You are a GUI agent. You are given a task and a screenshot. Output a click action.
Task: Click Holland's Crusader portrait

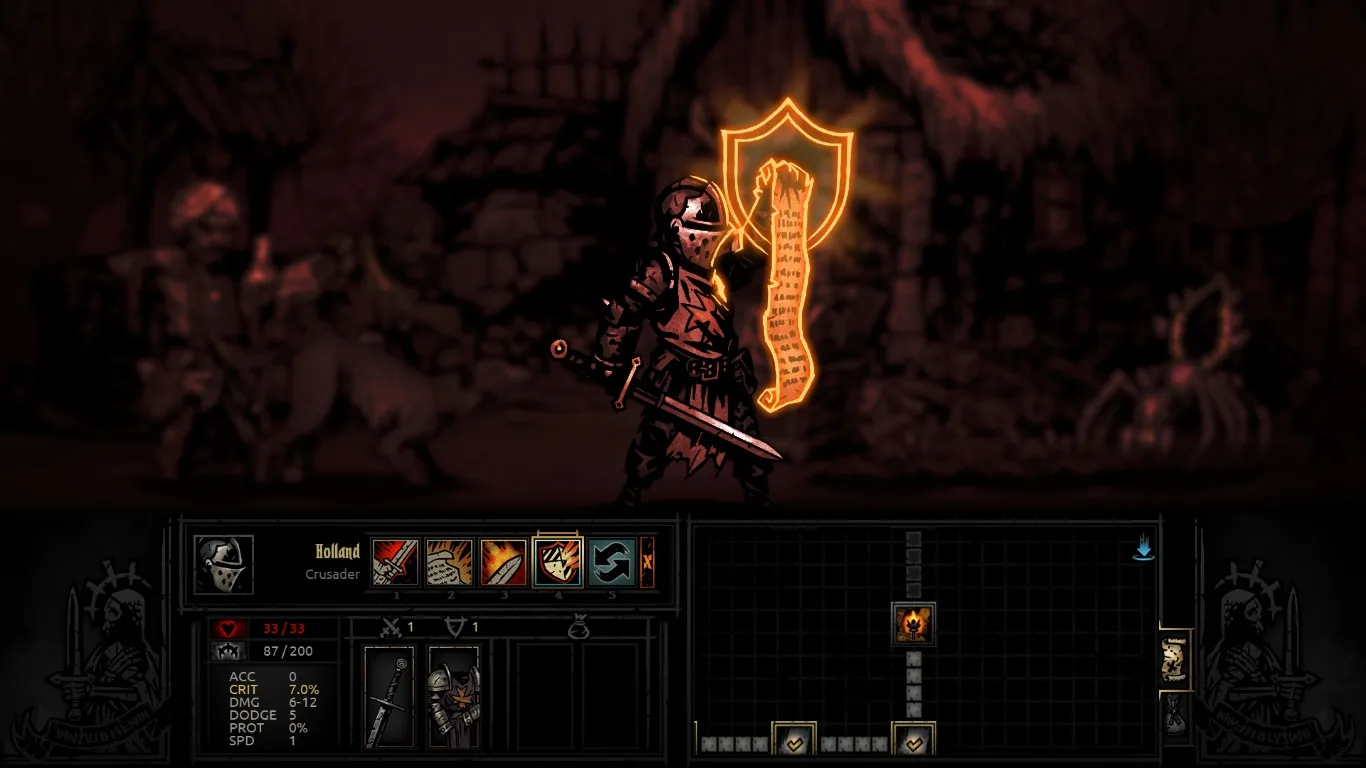pyautogui.click(x=222, y=565)
